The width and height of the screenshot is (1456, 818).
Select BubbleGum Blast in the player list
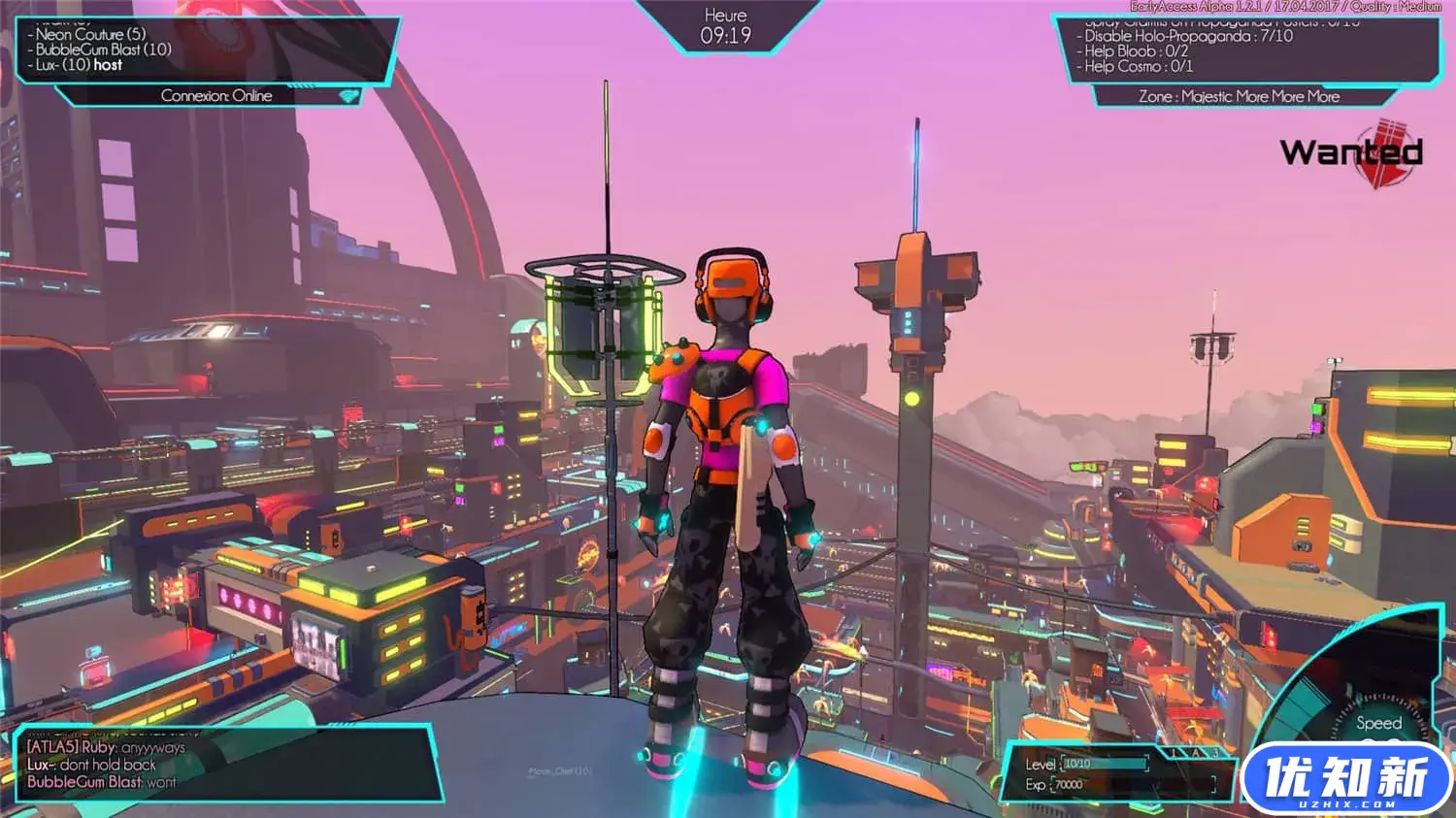pyautogui.click(x=104, y=49)
